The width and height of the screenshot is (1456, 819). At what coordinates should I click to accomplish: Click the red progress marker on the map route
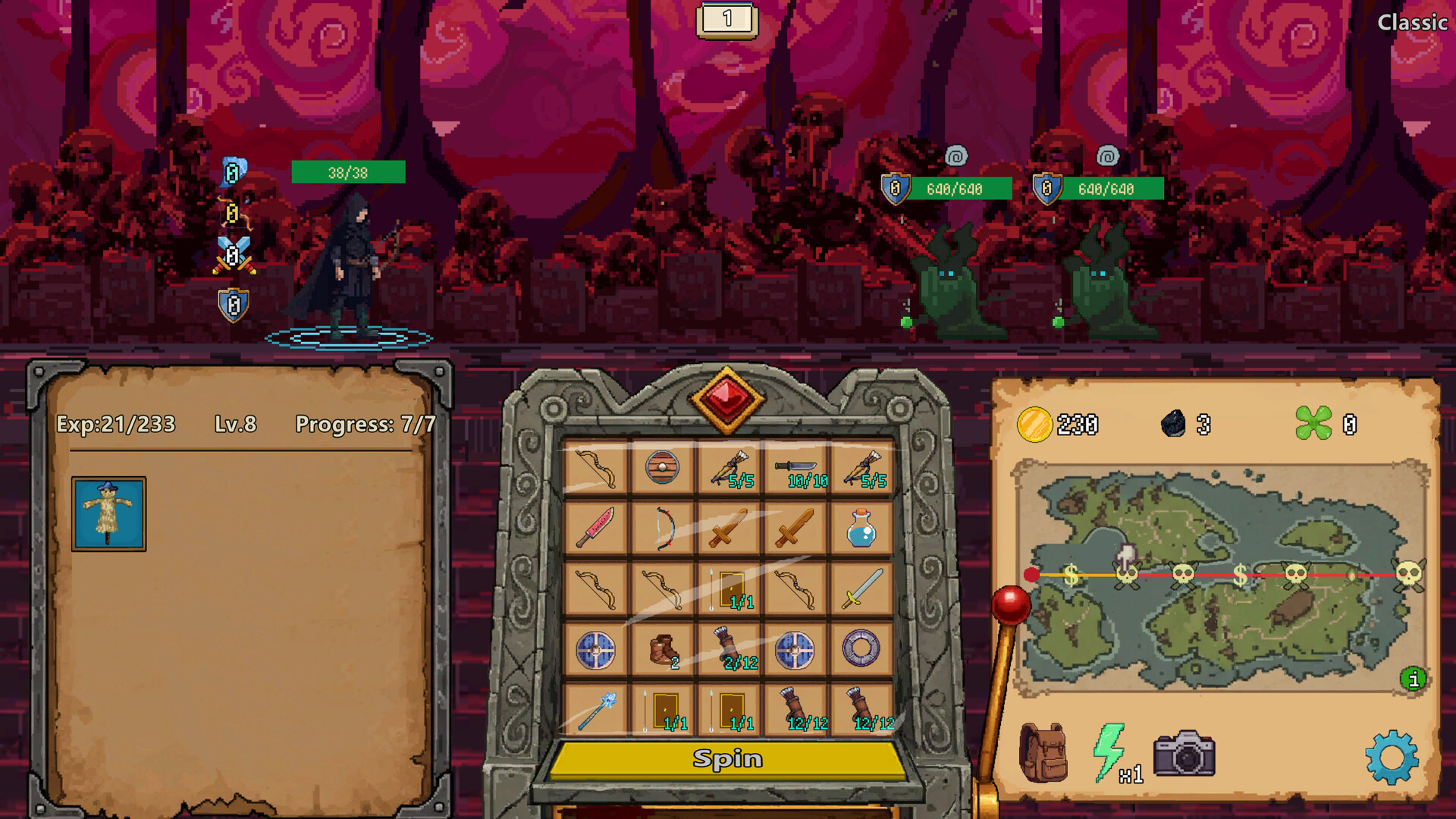click(x=1032, y=574)
